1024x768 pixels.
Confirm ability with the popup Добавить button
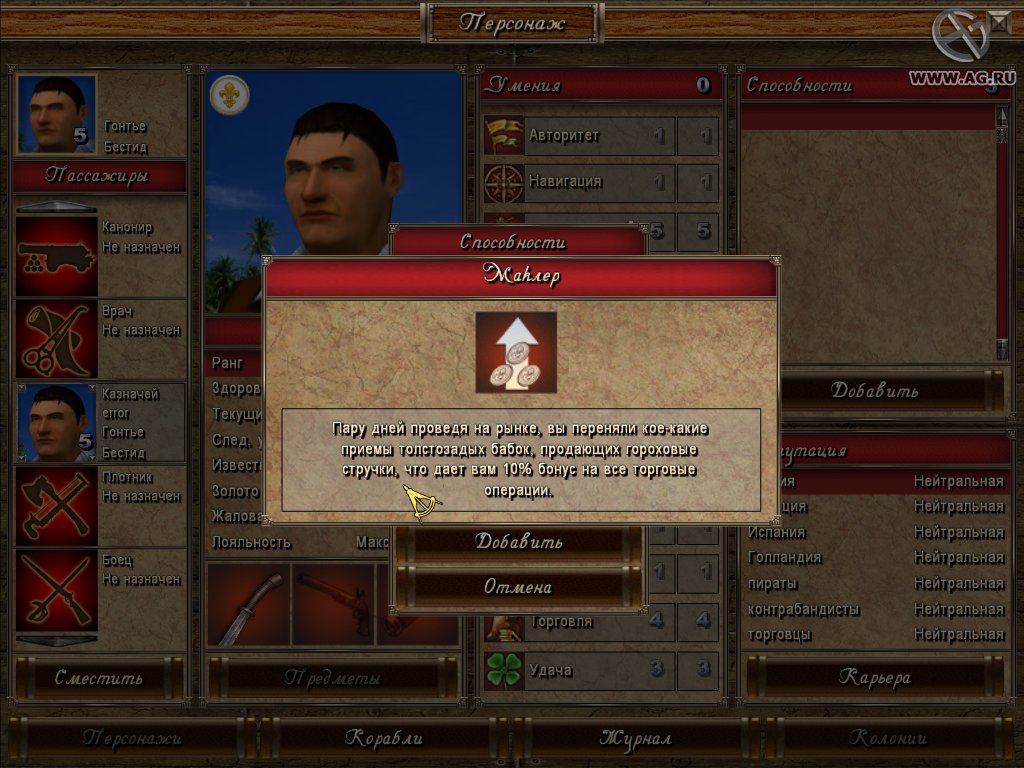click(x=517, y=541)
